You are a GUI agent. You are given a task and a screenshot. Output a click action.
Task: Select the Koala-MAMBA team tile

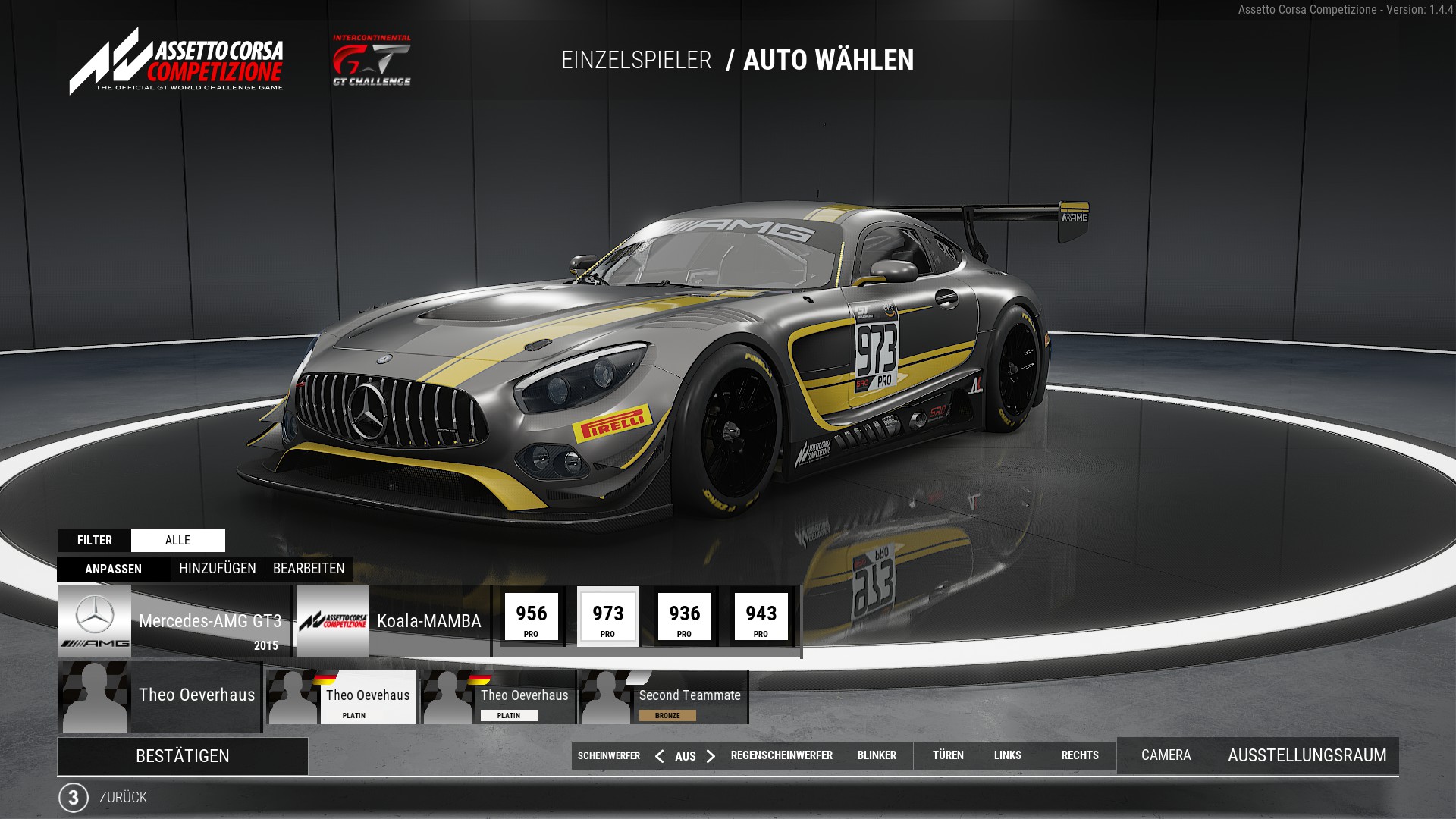[392, 621]
